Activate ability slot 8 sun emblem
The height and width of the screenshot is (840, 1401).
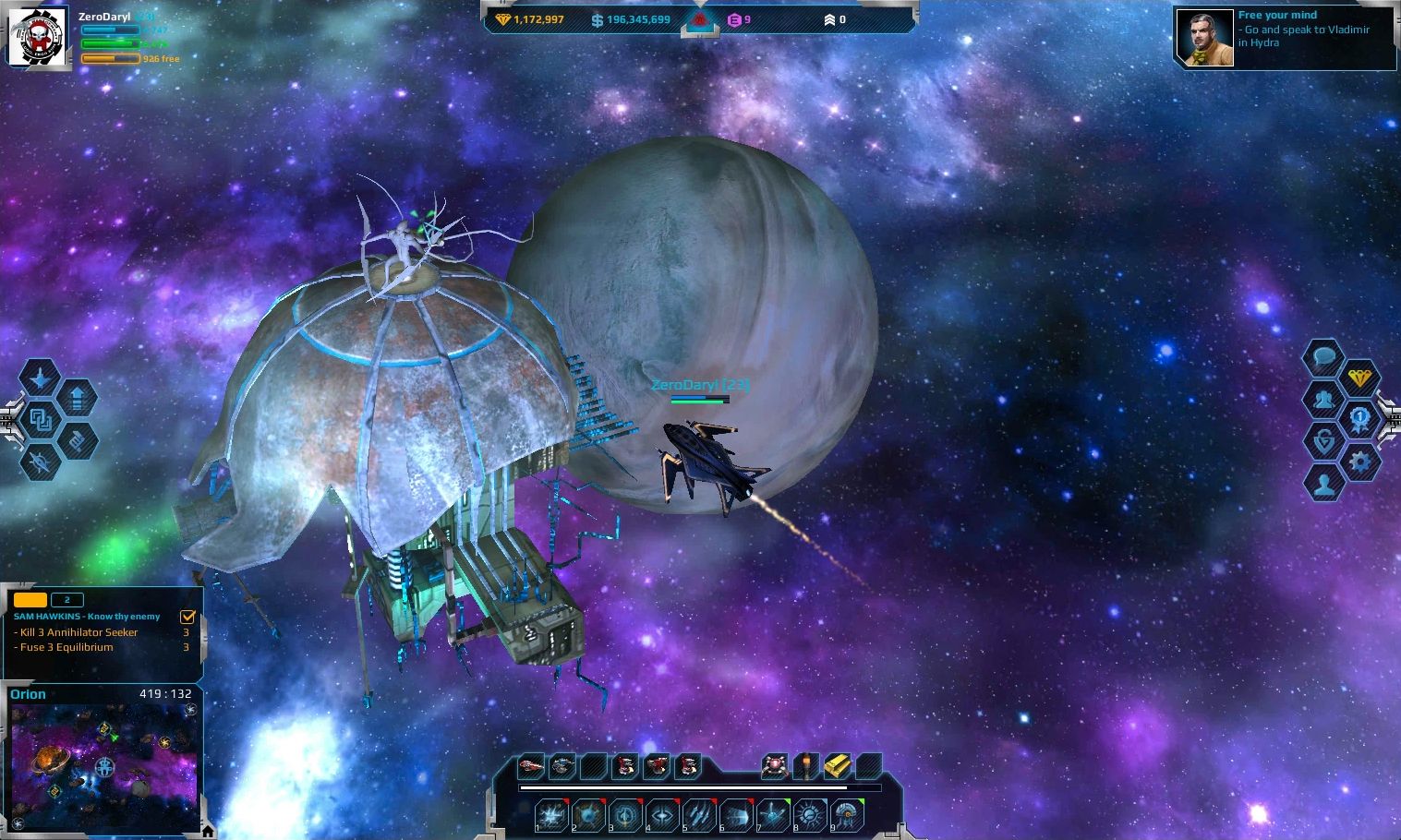(x=810, y=815)
